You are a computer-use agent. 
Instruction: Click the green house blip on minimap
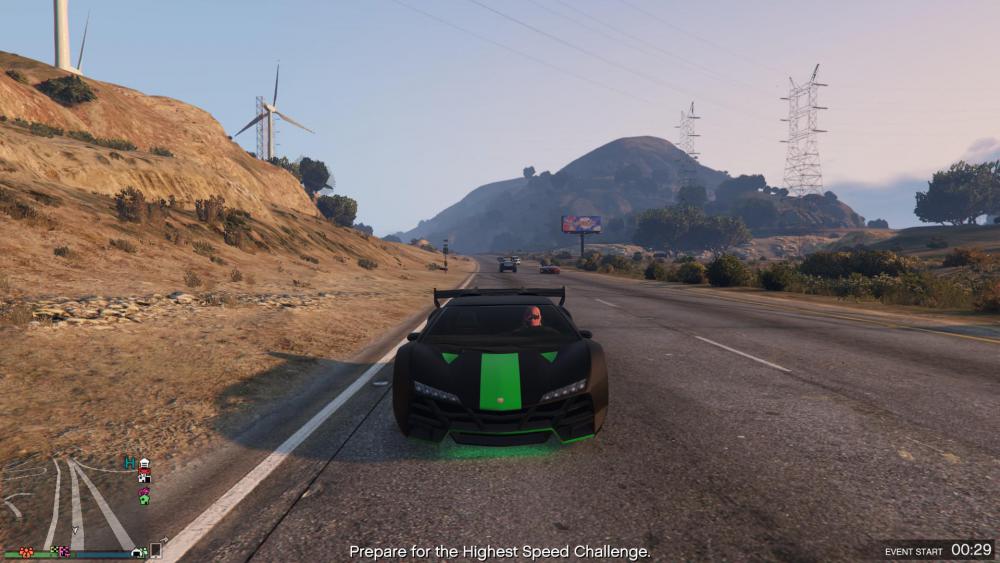tap(144, 497)
